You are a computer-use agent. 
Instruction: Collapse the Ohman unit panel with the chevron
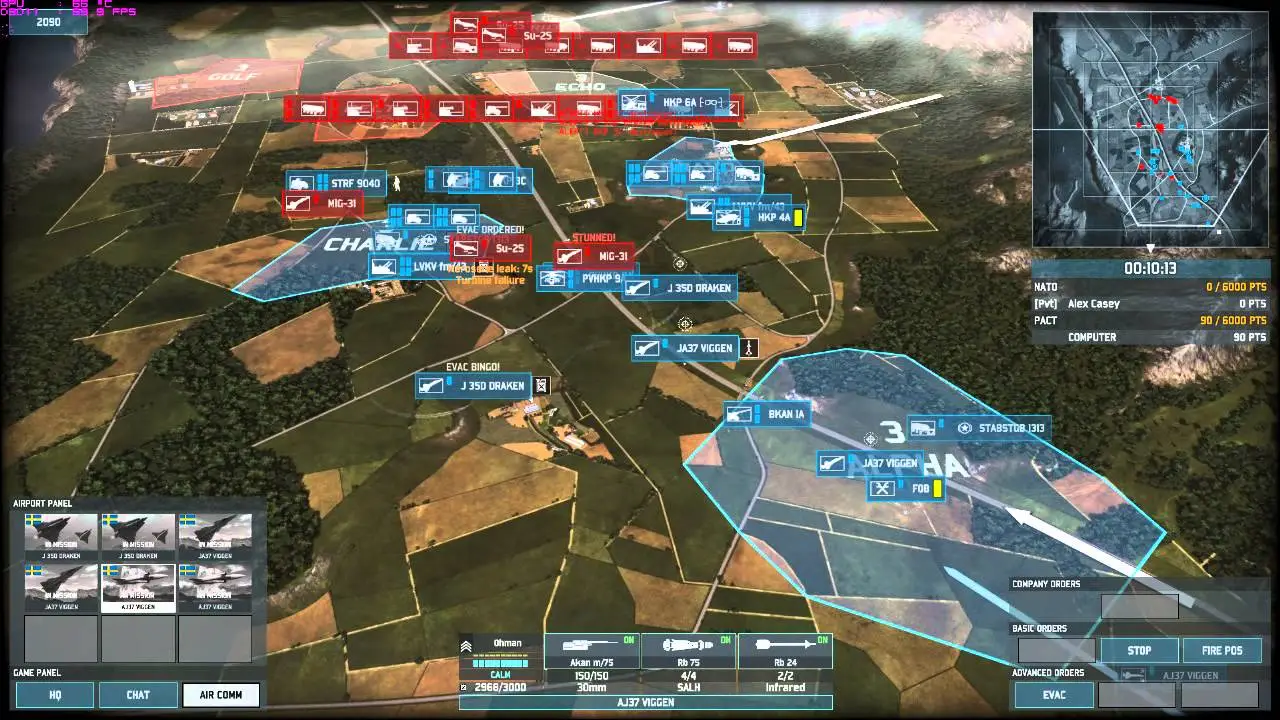point(466,644)
